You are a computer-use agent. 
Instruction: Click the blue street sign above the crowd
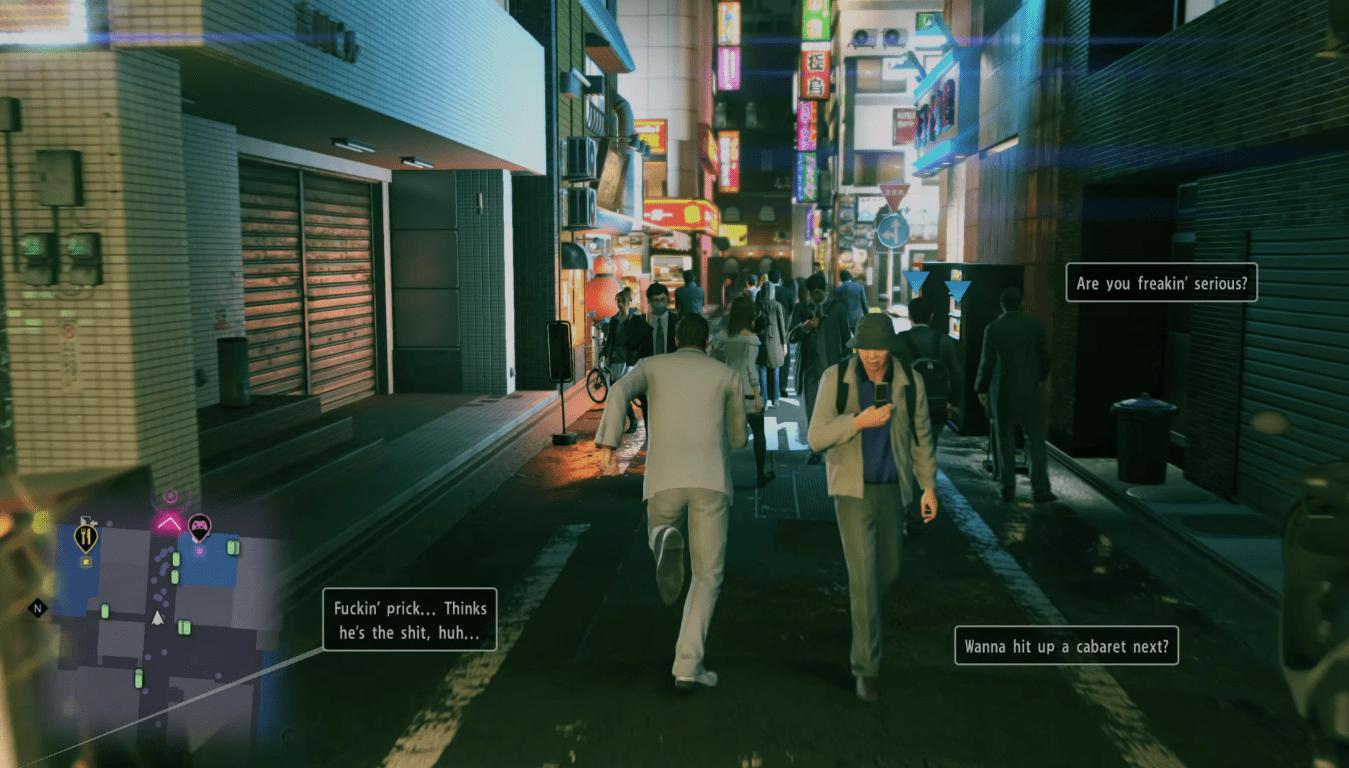click(891, 233)
